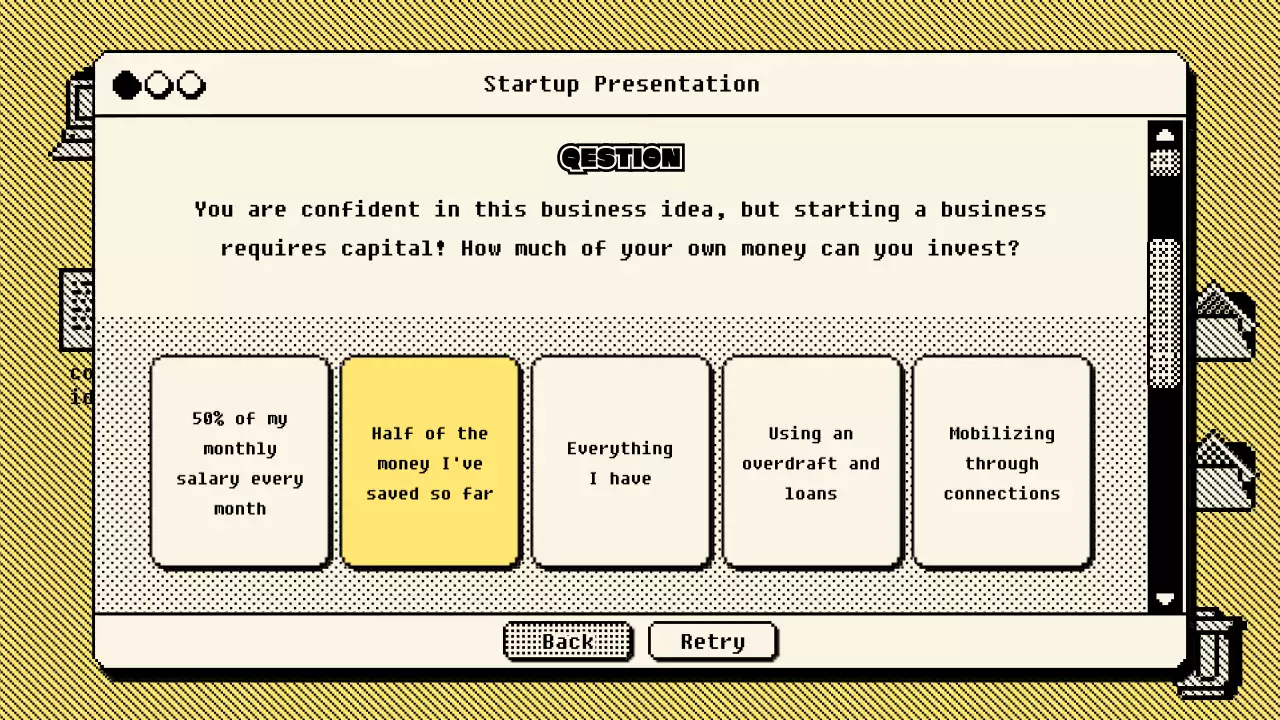The image size is (1280, 720).
Task: Open the lower stacked folder icon on the right
Action: tap(1226, 470)
